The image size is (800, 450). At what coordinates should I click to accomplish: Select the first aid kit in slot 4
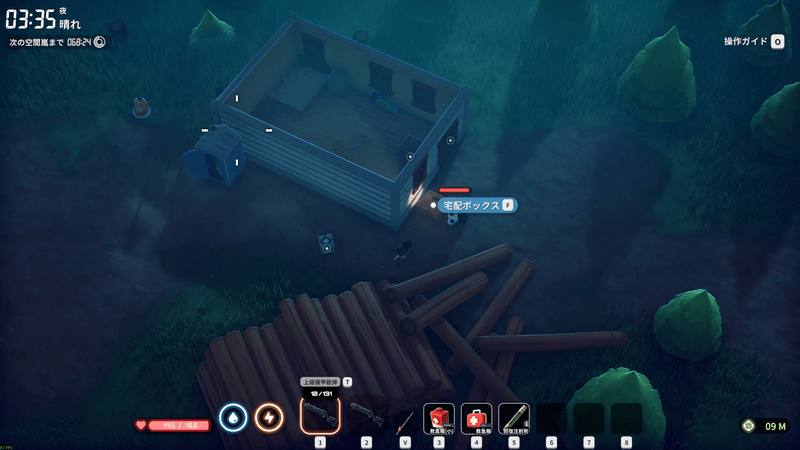tap(476, 417)
